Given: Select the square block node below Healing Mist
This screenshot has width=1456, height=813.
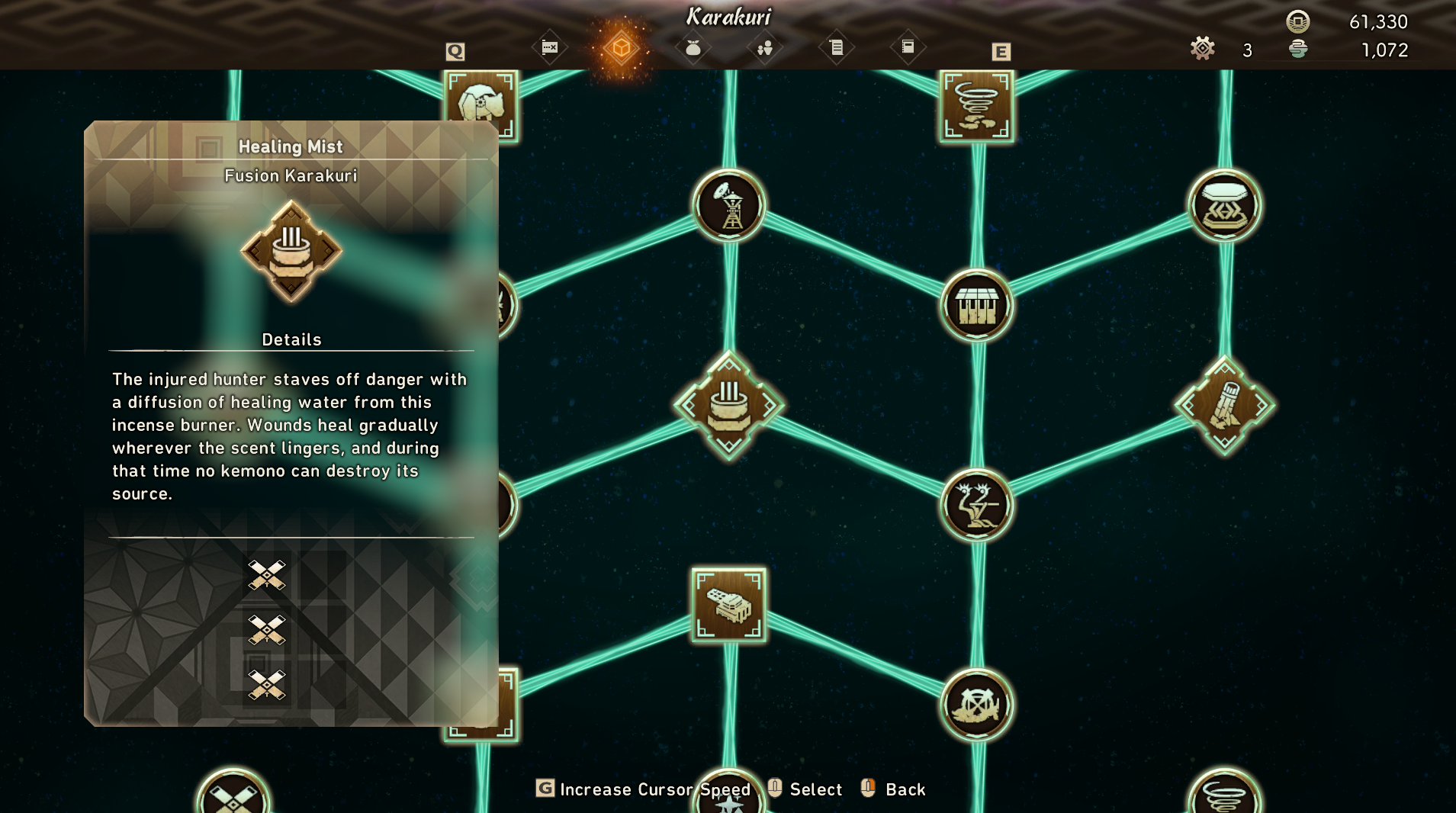Looking at the screenshot, I should [x=729, y=605].
